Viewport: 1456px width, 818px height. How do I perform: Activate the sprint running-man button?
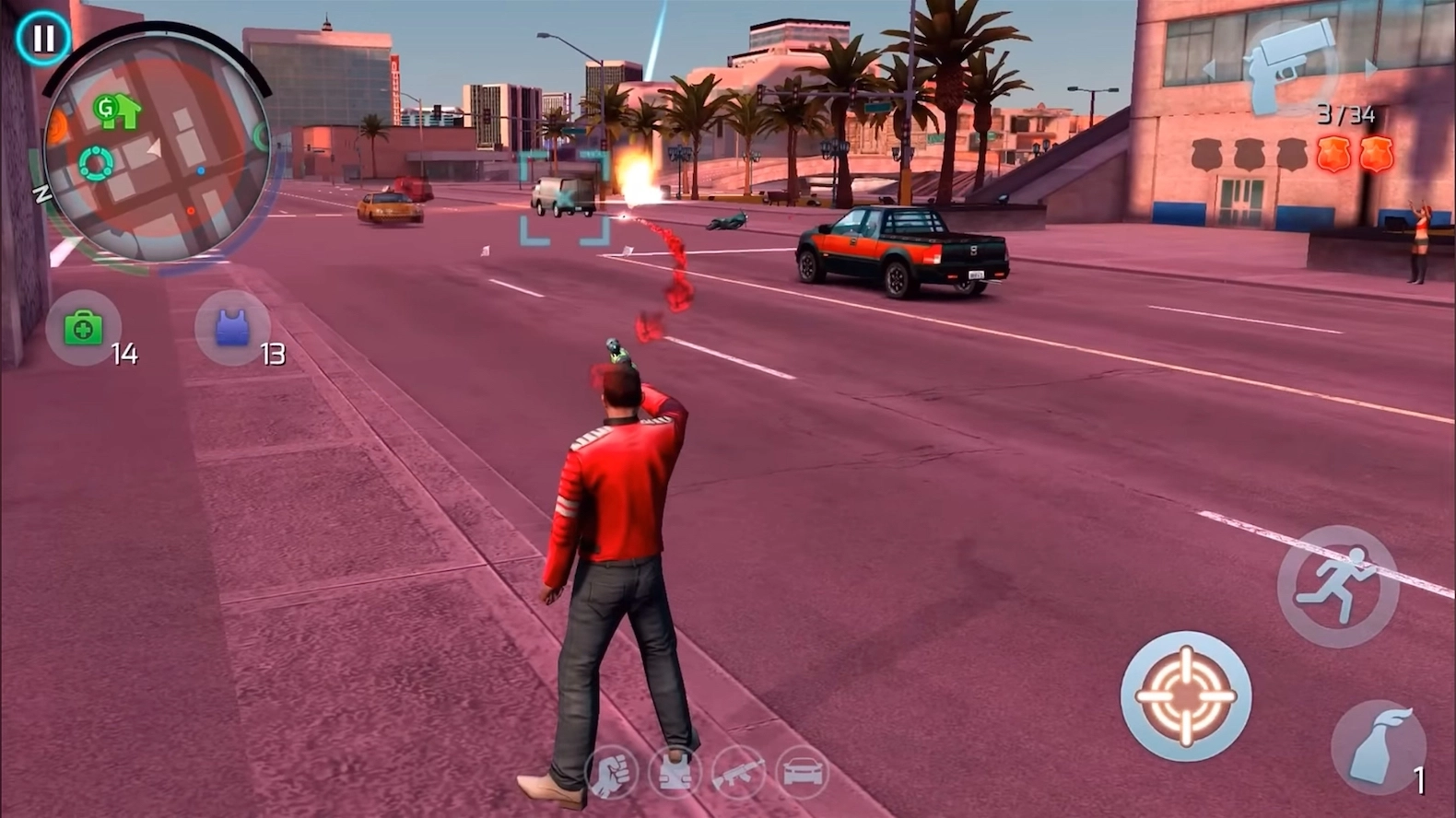pos(1337,586)
